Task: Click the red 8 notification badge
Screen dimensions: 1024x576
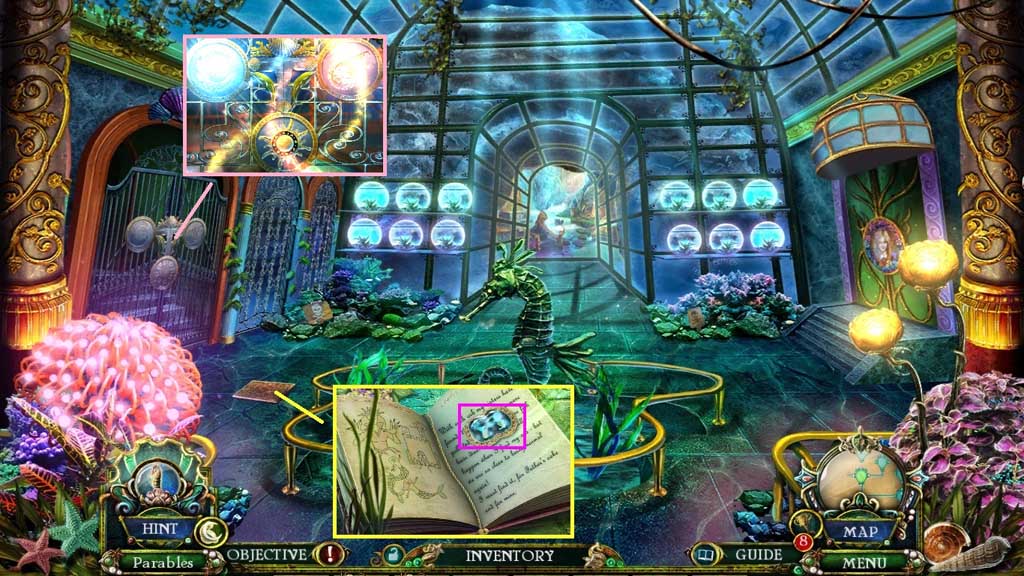Action: [x=801, y=543]
